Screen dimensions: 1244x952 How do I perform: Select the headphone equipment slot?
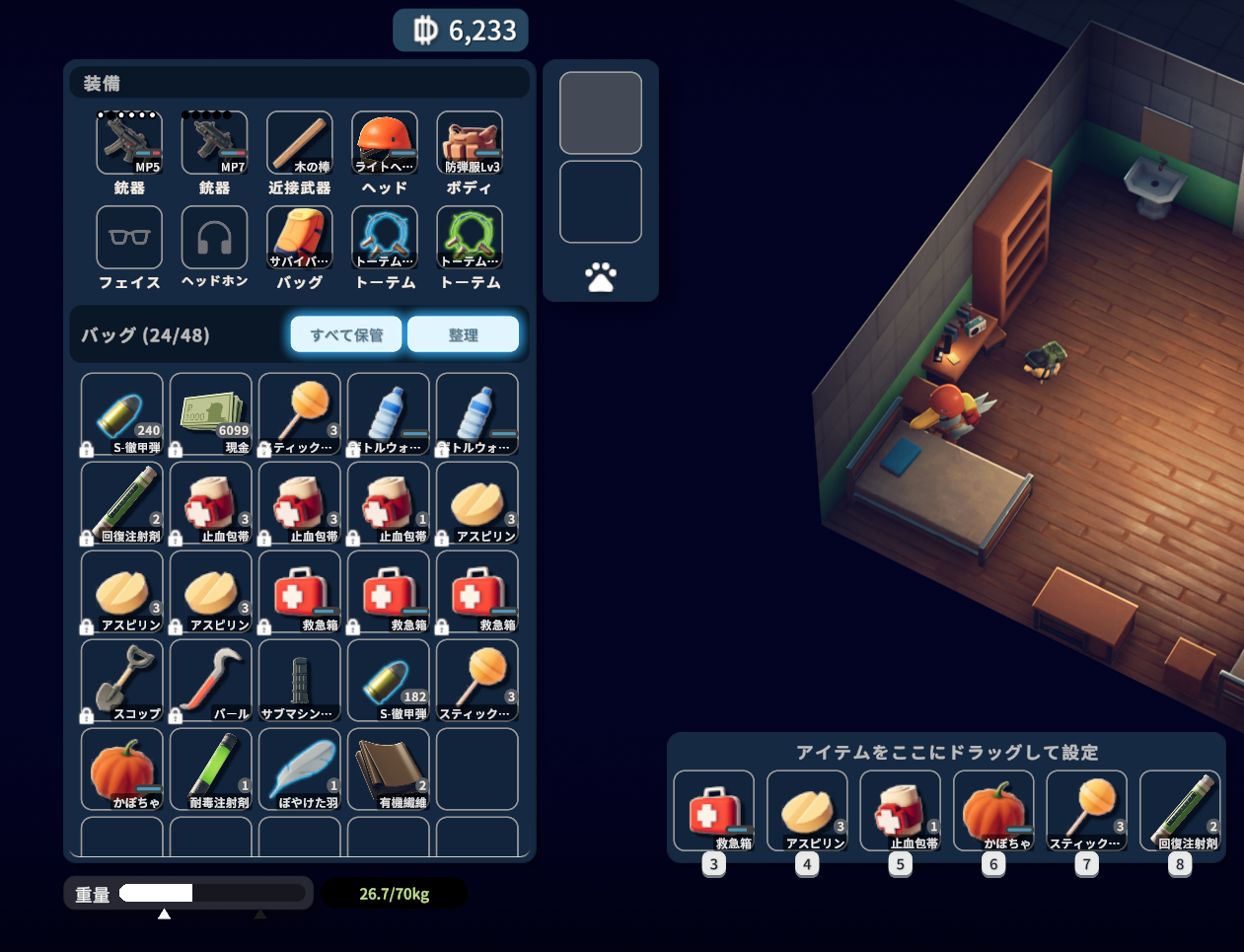tap(214, 238)
